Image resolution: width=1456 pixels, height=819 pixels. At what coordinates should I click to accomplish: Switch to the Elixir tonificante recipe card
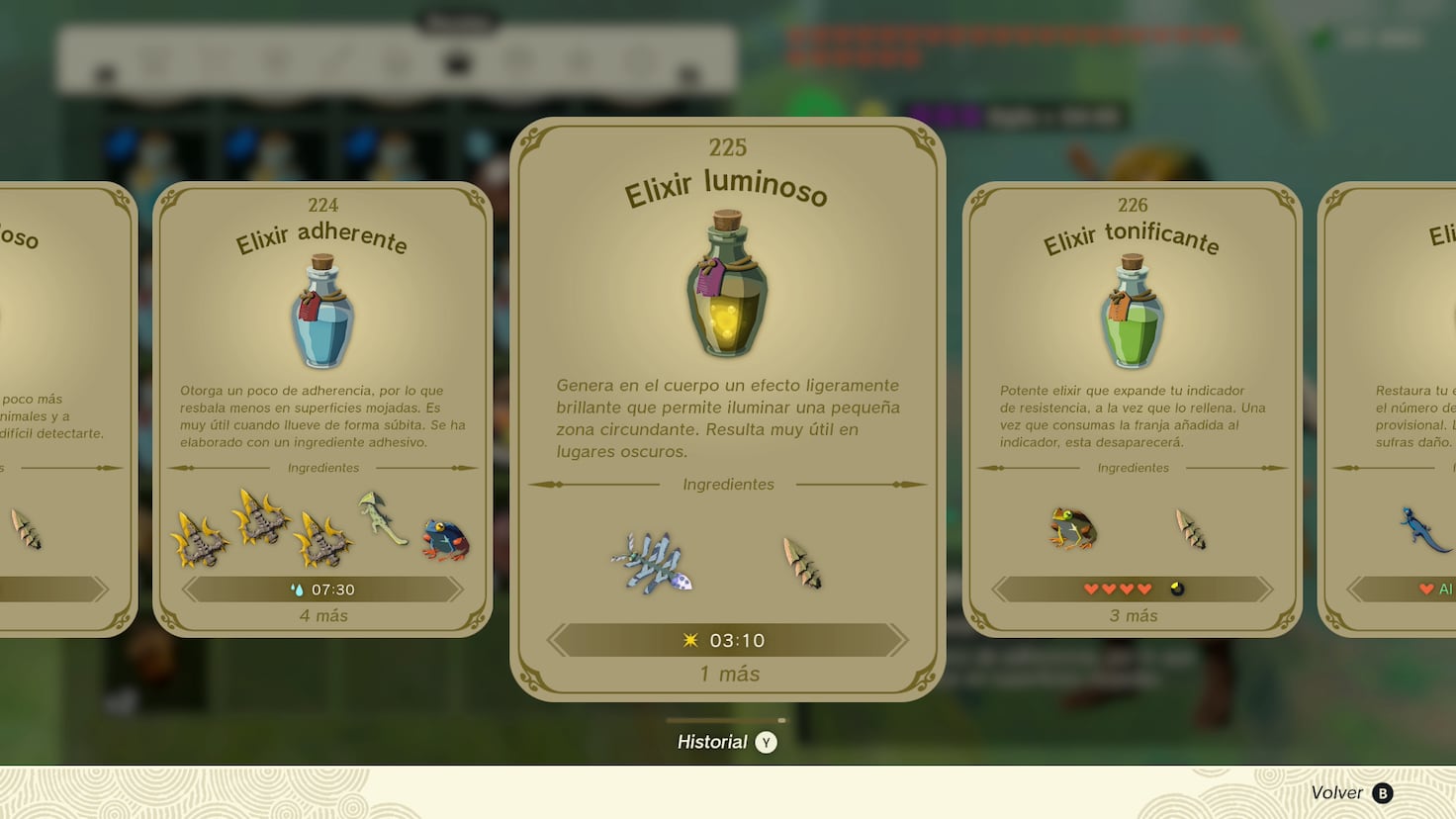pyautogui.click(x=1132, y=396)
